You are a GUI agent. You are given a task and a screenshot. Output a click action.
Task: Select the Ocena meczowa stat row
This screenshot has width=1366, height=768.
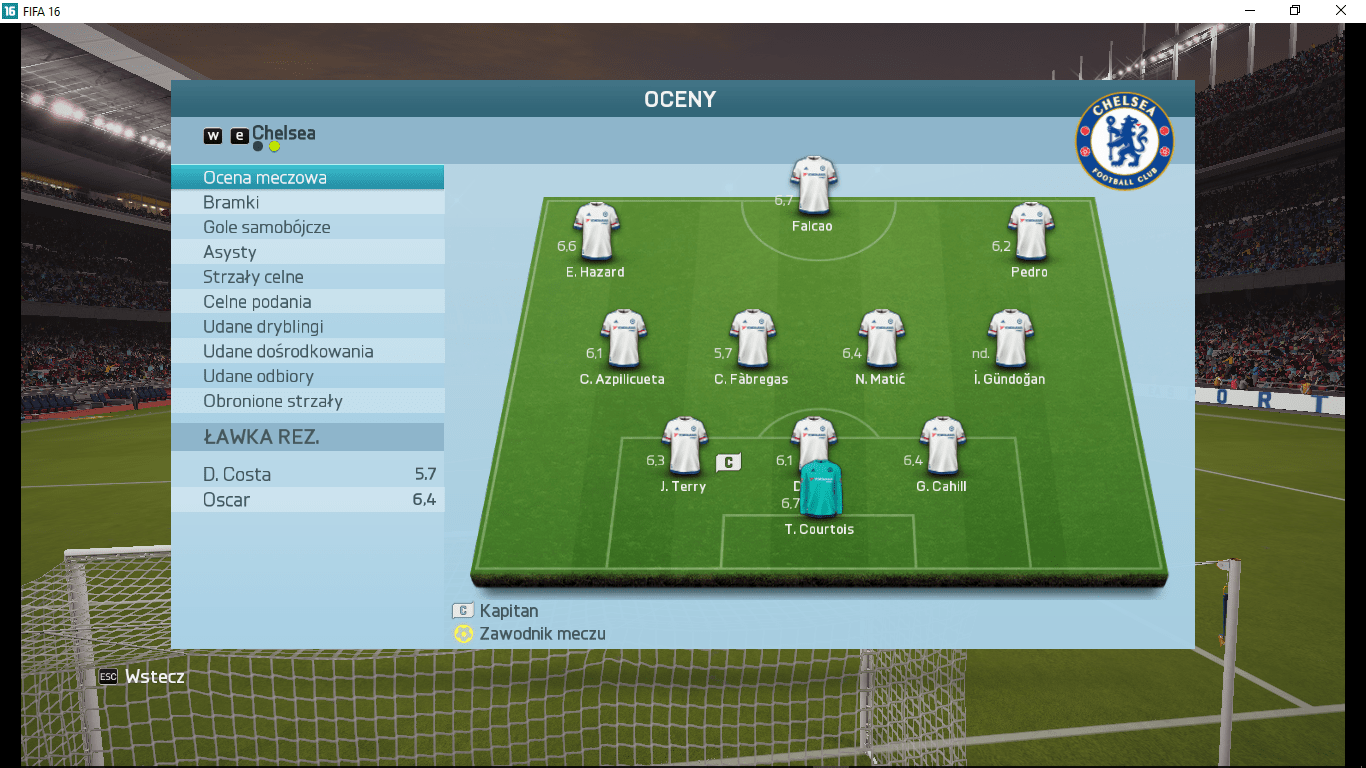[307, 178]
